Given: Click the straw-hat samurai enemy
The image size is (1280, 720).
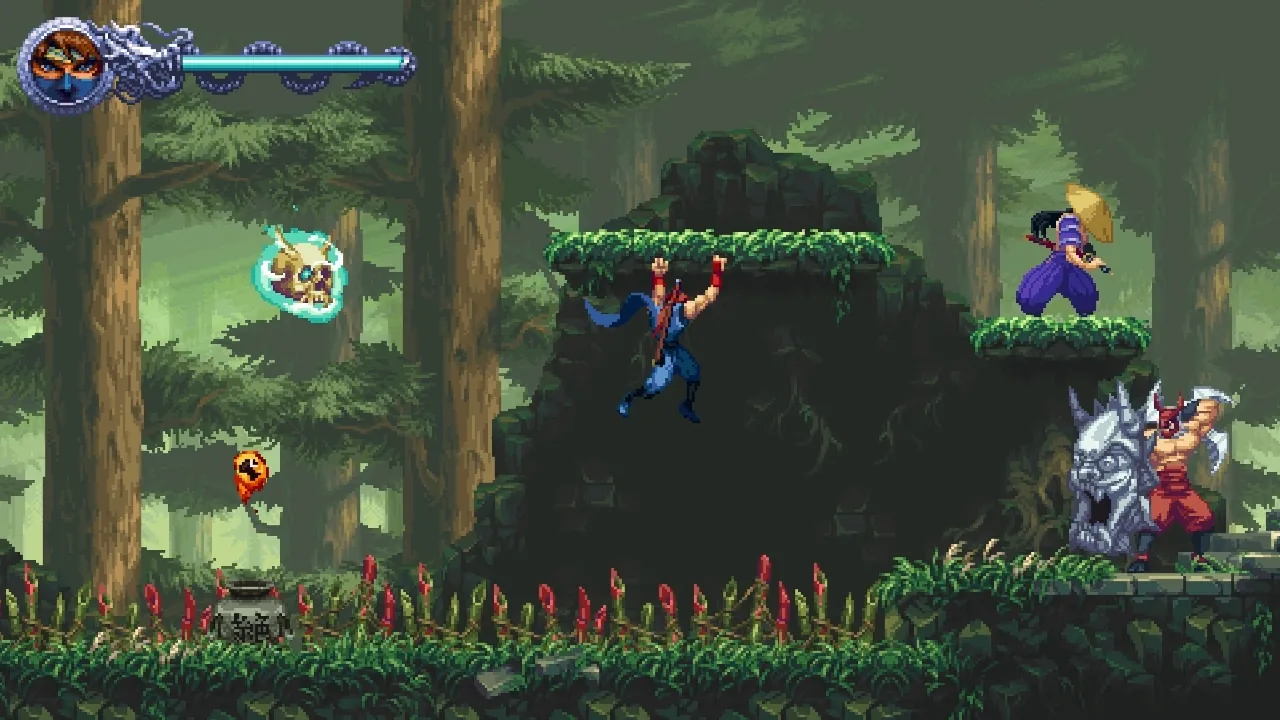Looking at the screenshot, I should [1060, 260].
